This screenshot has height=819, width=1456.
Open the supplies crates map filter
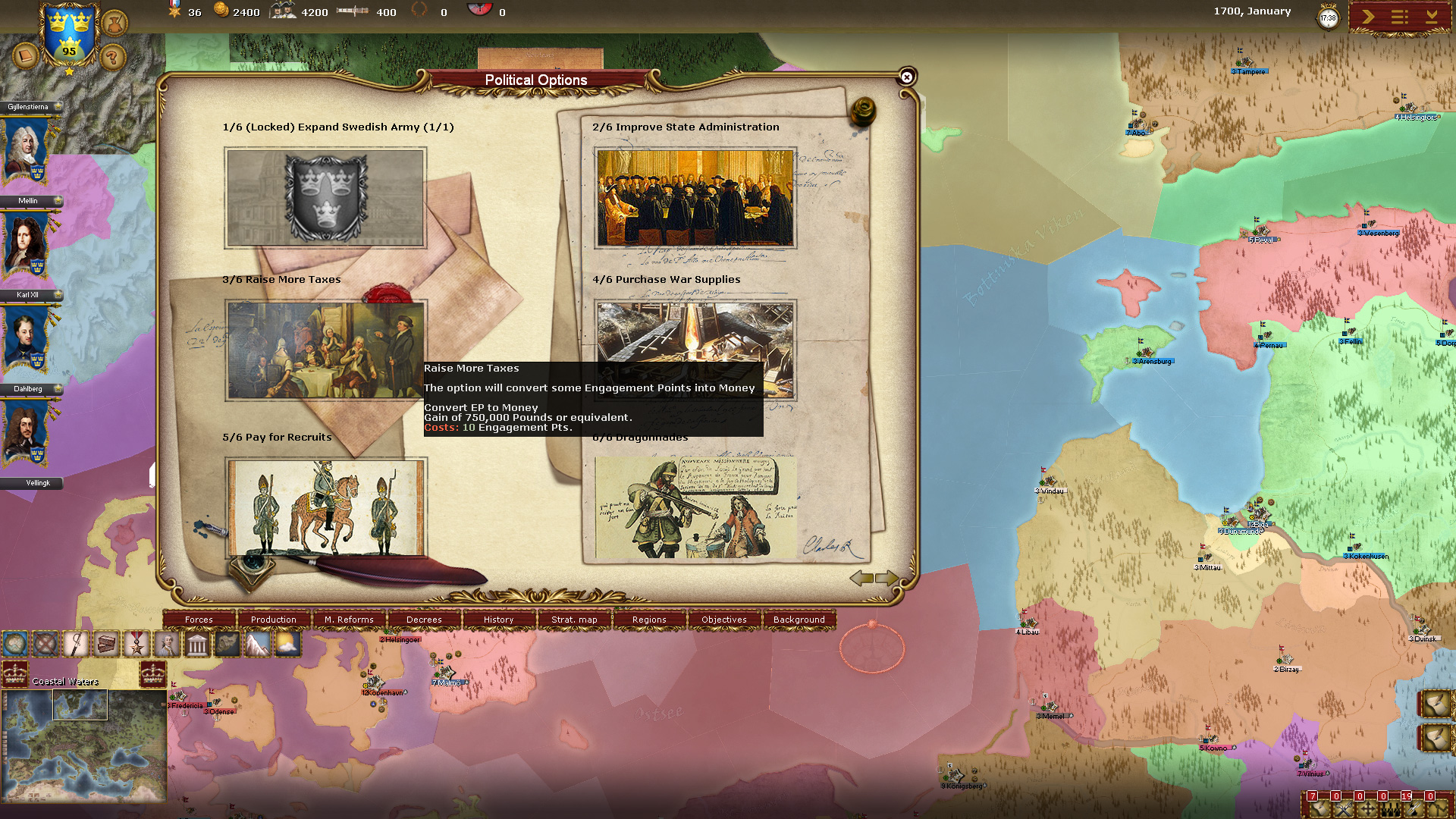coord(103,645)
